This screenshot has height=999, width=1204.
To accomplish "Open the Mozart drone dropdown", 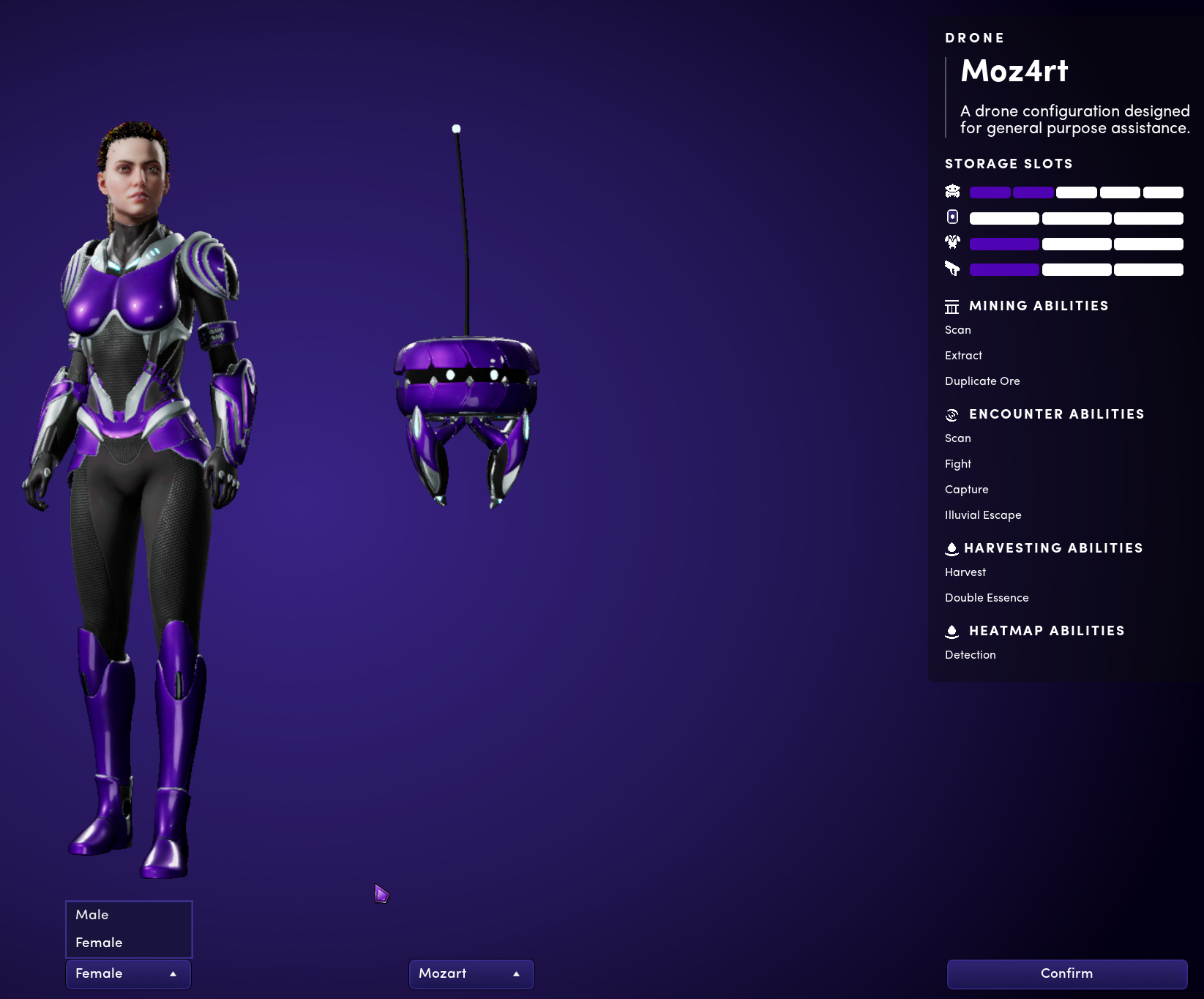I will tap(471, 974).
